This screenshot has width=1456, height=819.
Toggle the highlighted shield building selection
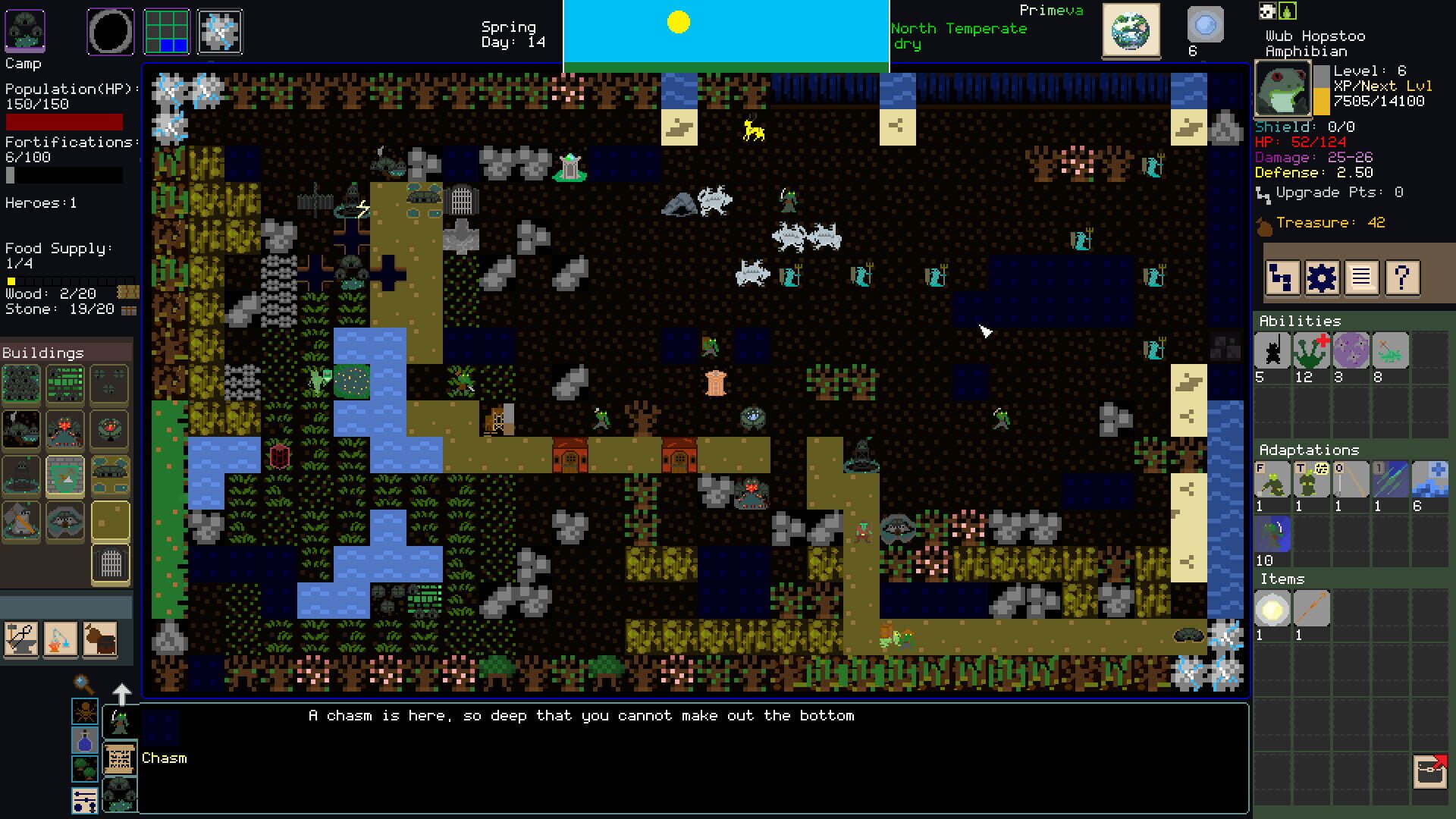(65, 475)
